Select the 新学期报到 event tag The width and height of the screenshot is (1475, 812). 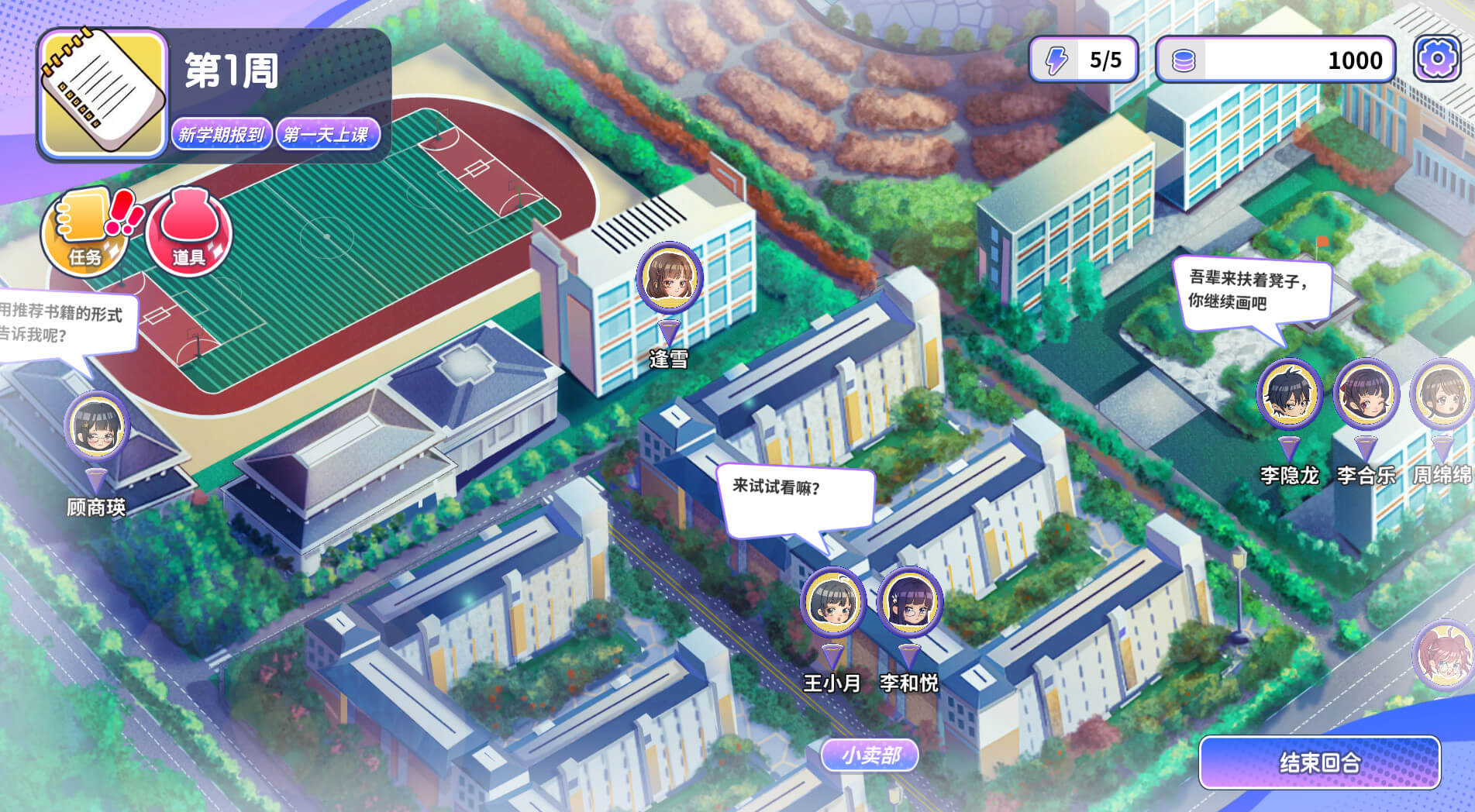222,135
